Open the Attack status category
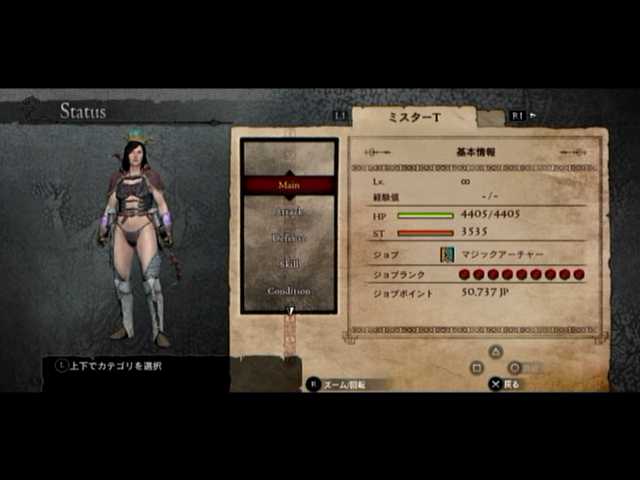Viewport: 640px width, 480px height. (x=289, y=211)
